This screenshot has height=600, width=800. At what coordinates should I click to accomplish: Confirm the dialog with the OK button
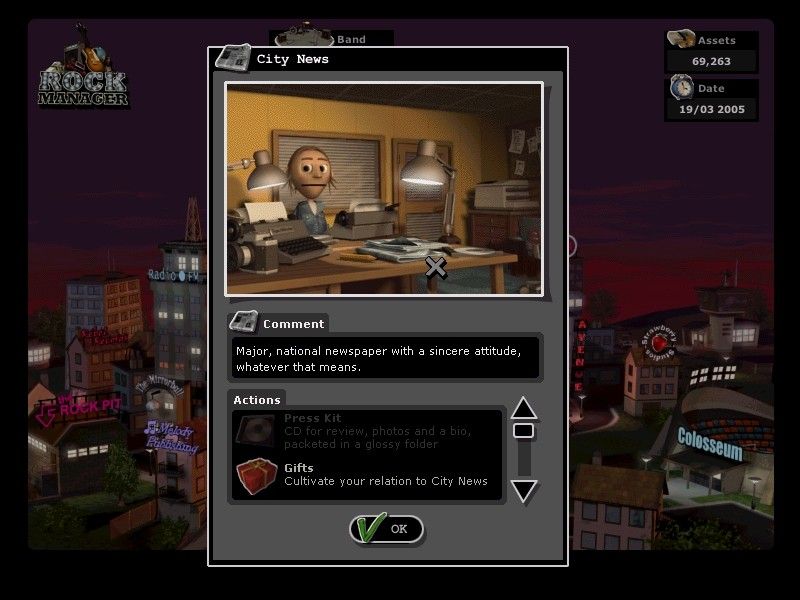[x=387, y=529]
